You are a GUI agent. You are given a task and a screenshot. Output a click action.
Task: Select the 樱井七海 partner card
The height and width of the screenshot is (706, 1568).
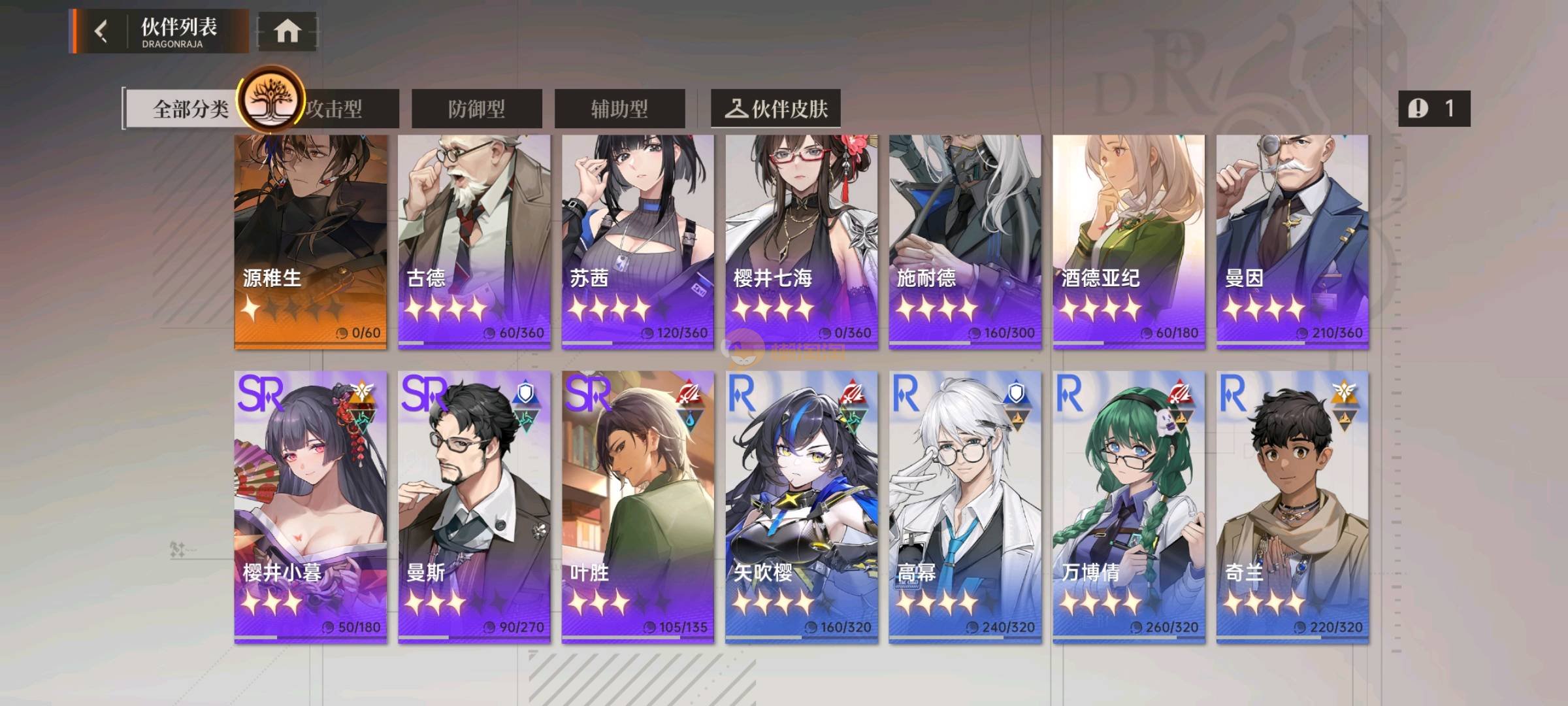pyautogui.click(x=801, y=242)
